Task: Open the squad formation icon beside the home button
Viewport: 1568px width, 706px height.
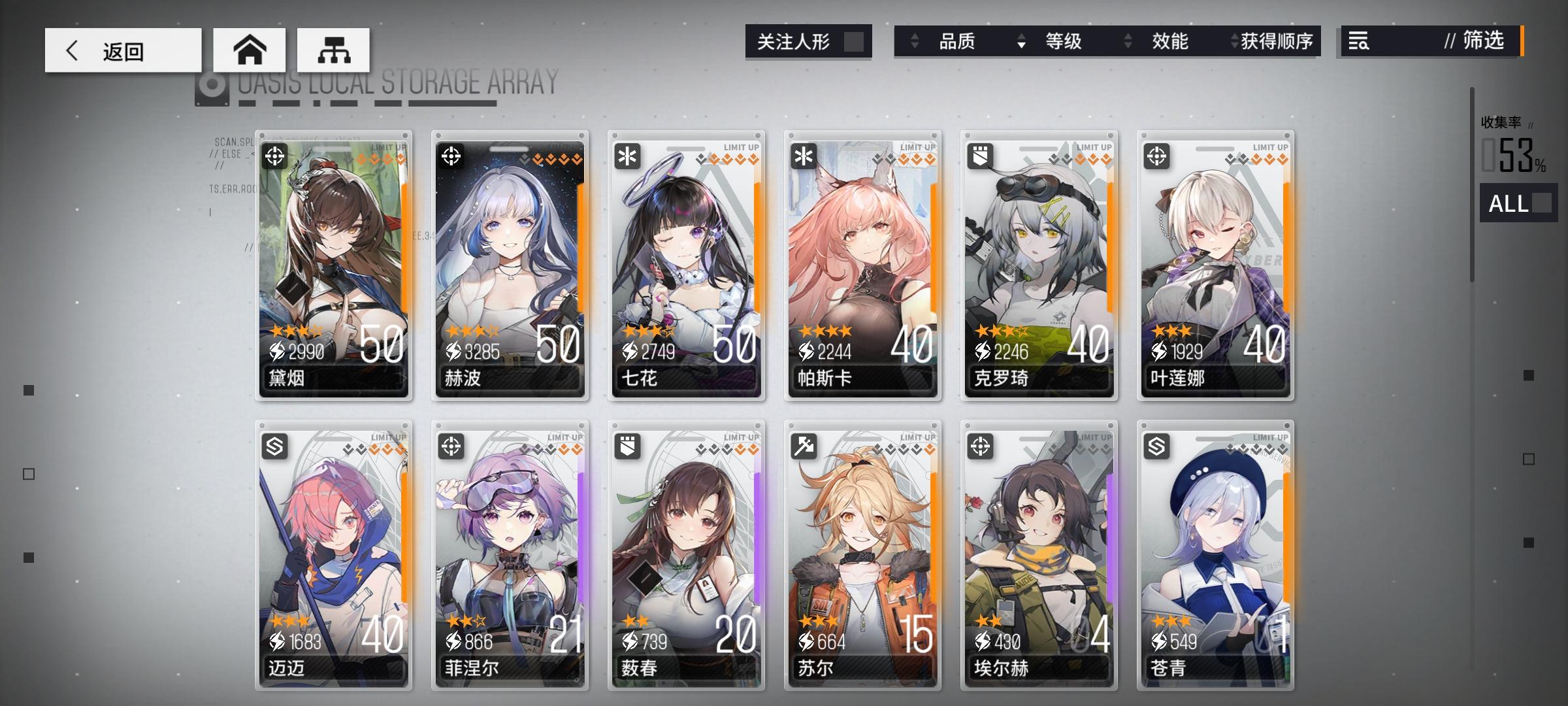Action: click(x=333, y=48)
